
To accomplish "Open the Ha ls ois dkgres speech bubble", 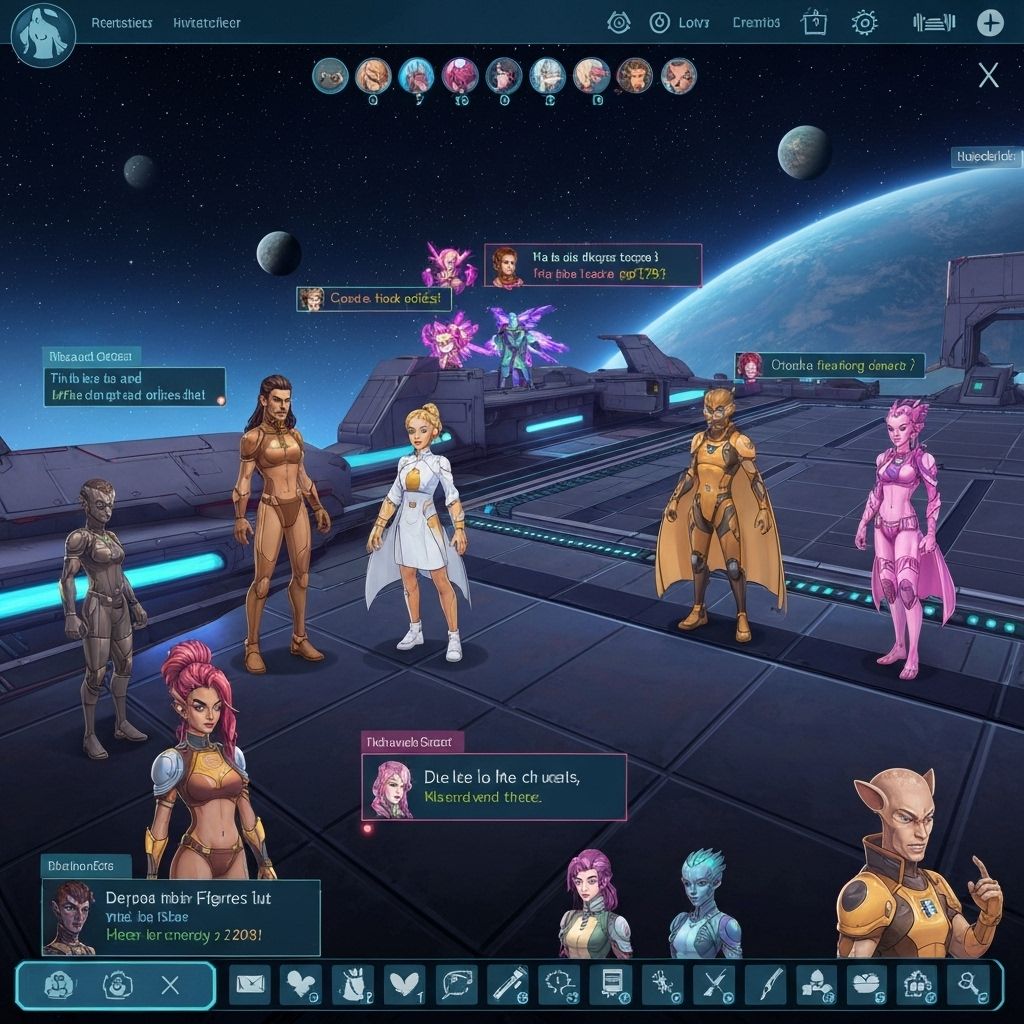I will click(593, 265).
